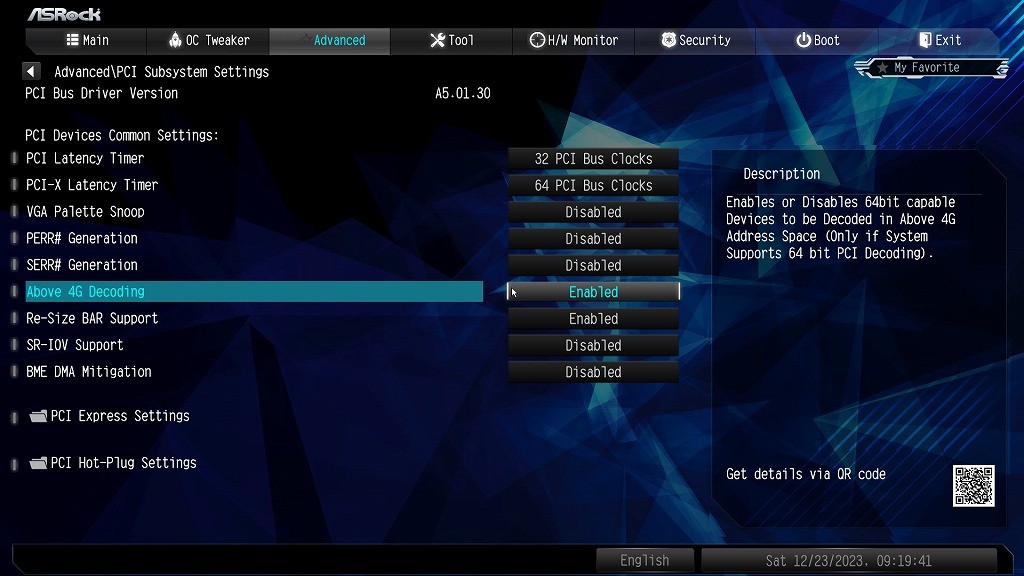Change the PCI Latency Timer value

(593, 159)
